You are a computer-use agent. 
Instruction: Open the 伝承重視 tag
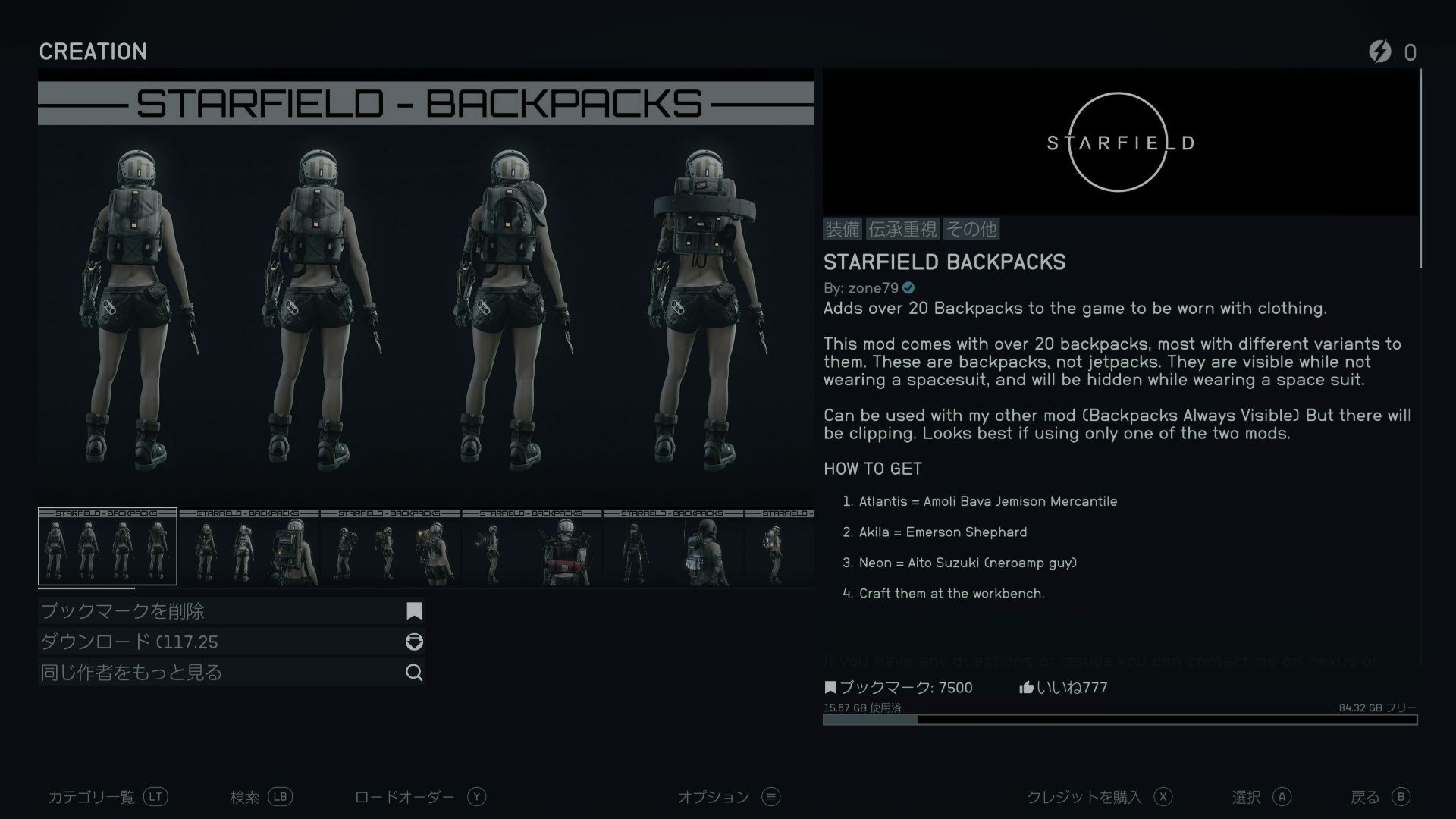coord(902,229)
